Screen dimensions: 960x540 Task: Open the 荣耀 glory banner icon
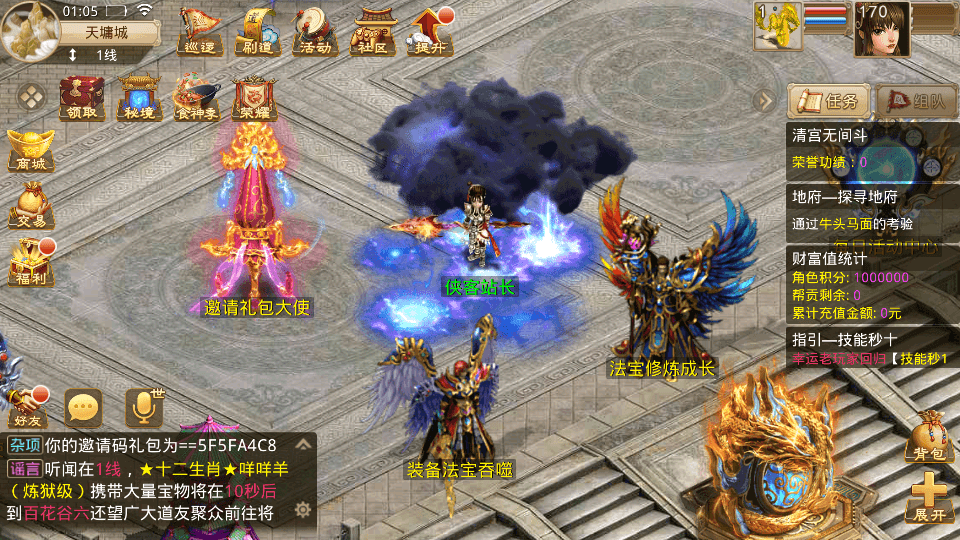(x=254, y=98)
